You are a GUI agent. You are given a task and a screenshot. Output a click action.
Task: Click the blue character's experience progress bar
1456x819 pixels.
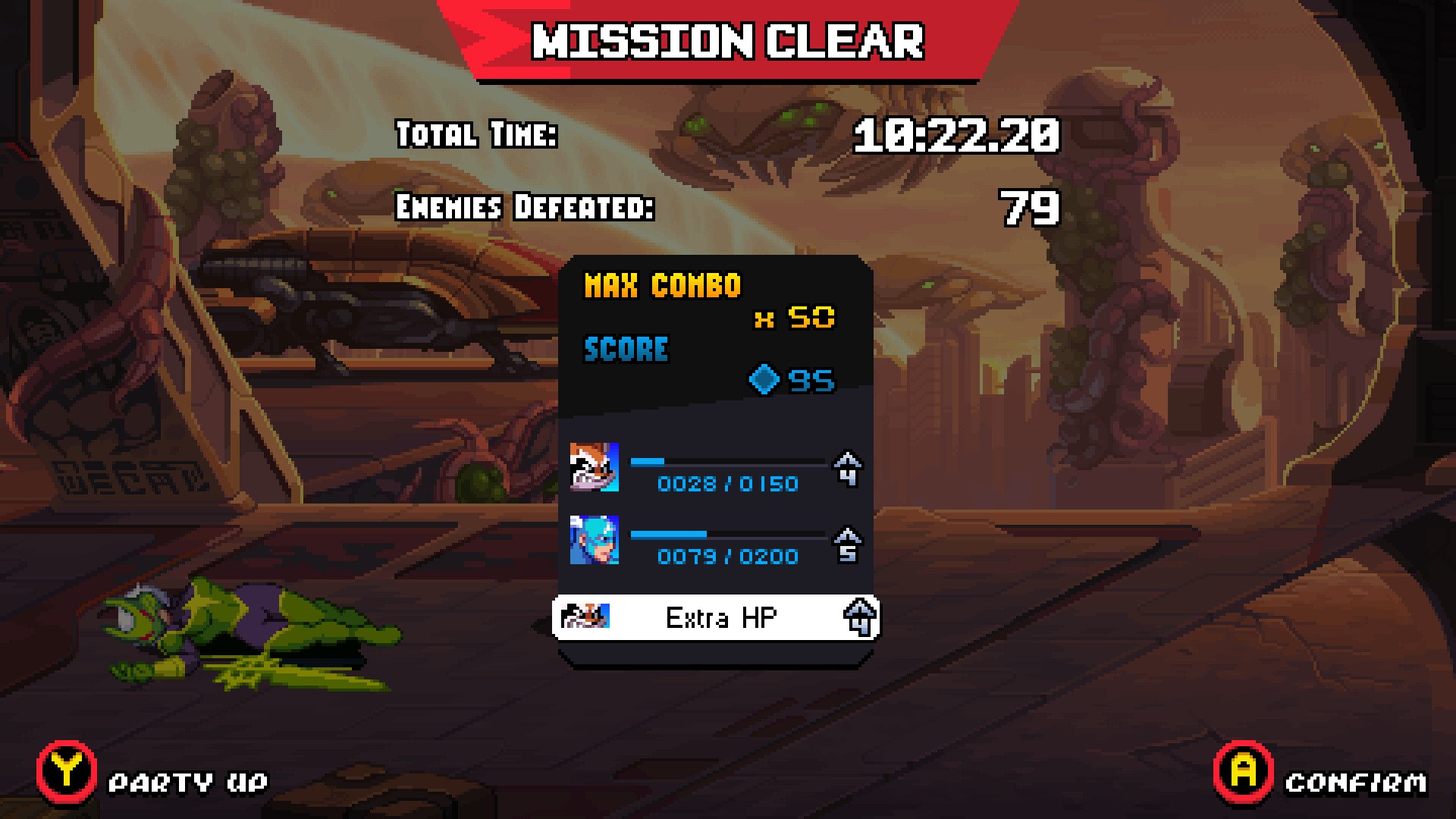click(x=726, y=533)
